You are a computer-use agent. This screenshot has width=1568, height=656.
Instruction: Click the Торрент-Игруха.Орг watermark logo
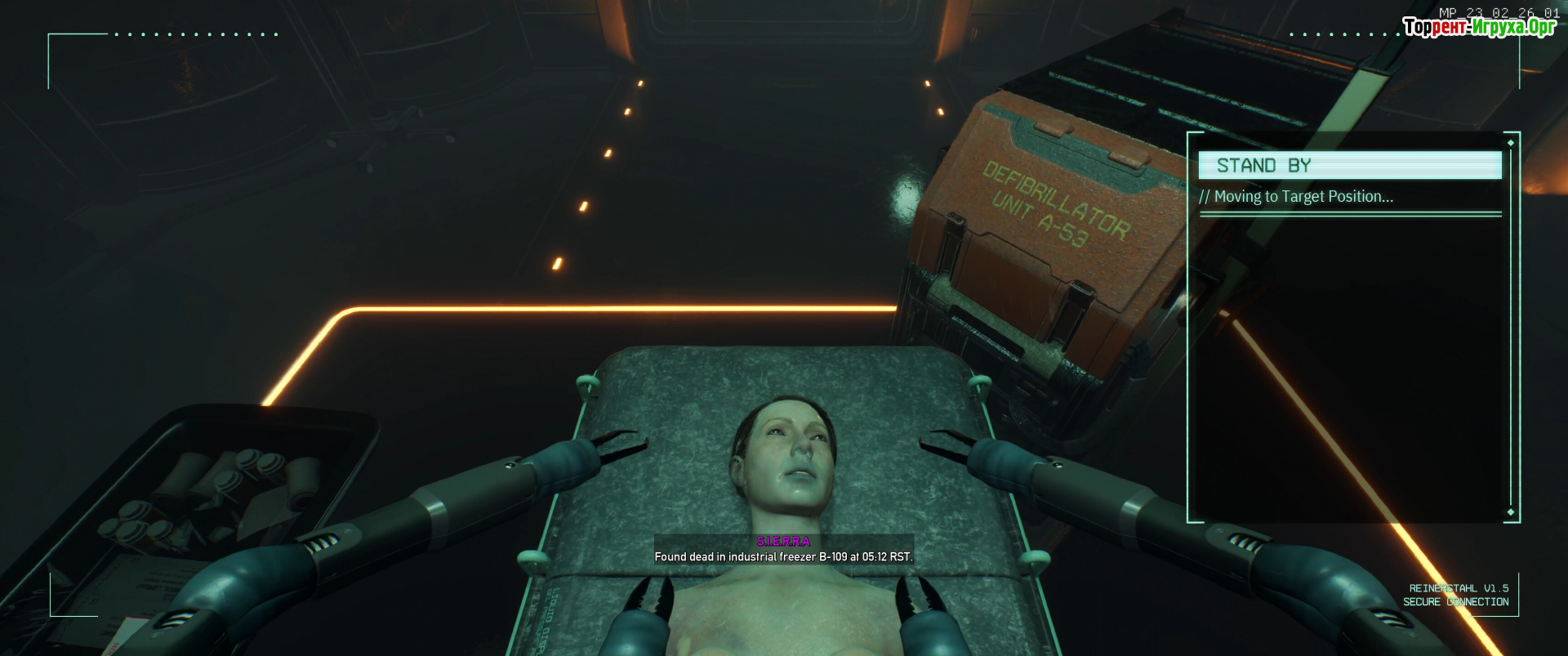[1479, 27]
